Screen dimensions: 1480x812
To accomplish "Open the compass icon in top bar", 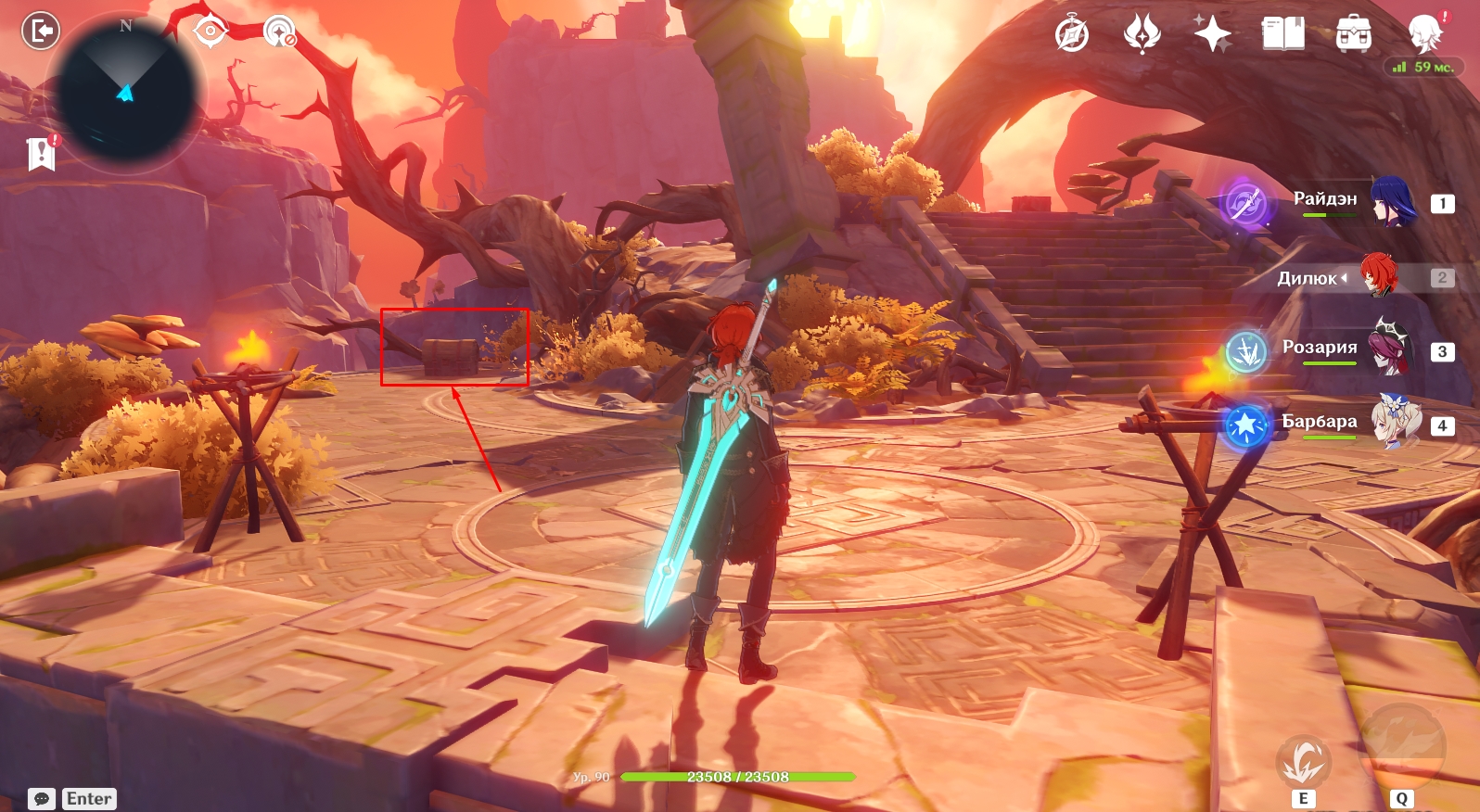I will coord(1072,35).
